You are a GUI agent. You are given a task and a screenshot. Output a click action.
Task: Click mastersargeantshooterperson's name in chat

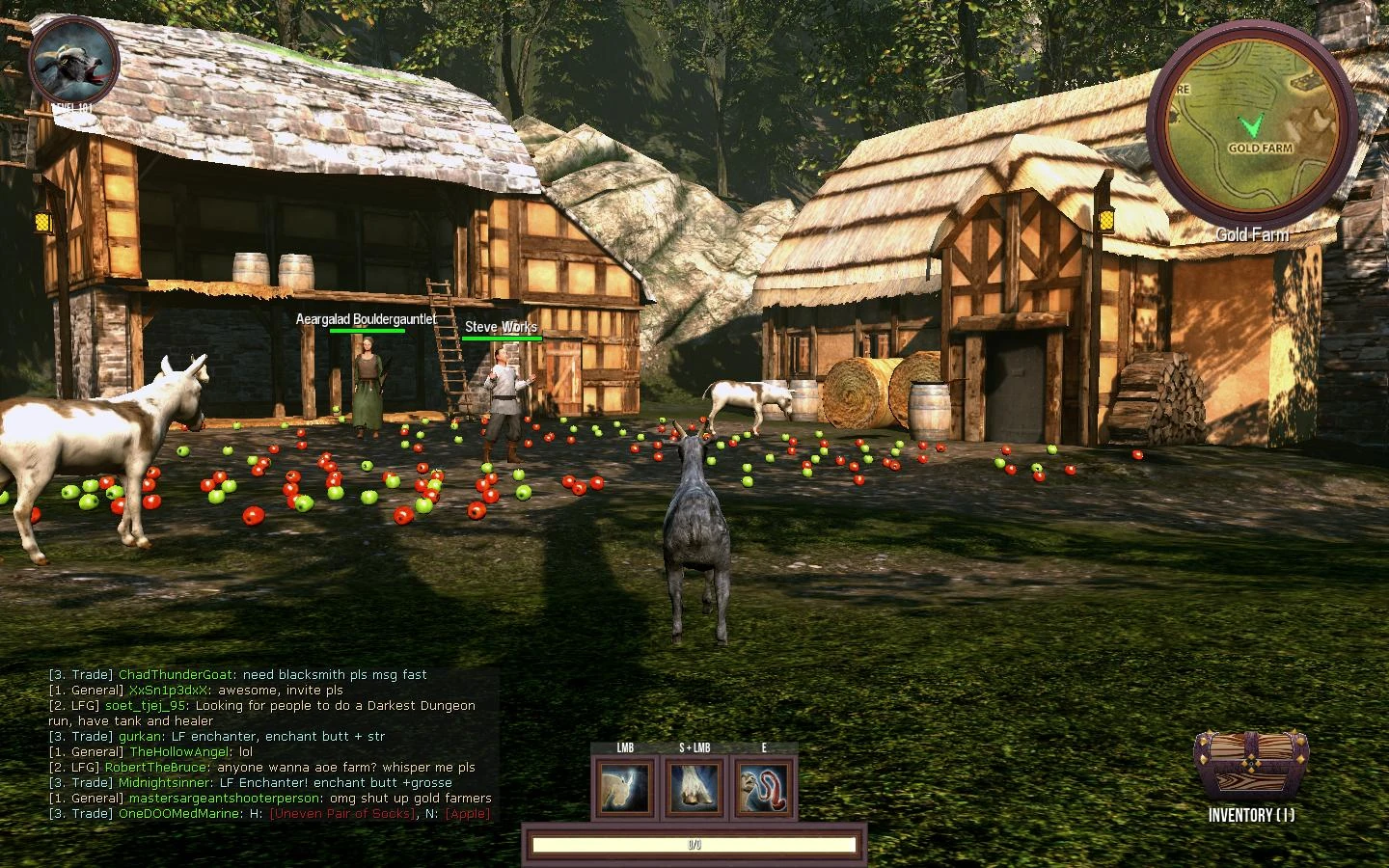point(226,799)
